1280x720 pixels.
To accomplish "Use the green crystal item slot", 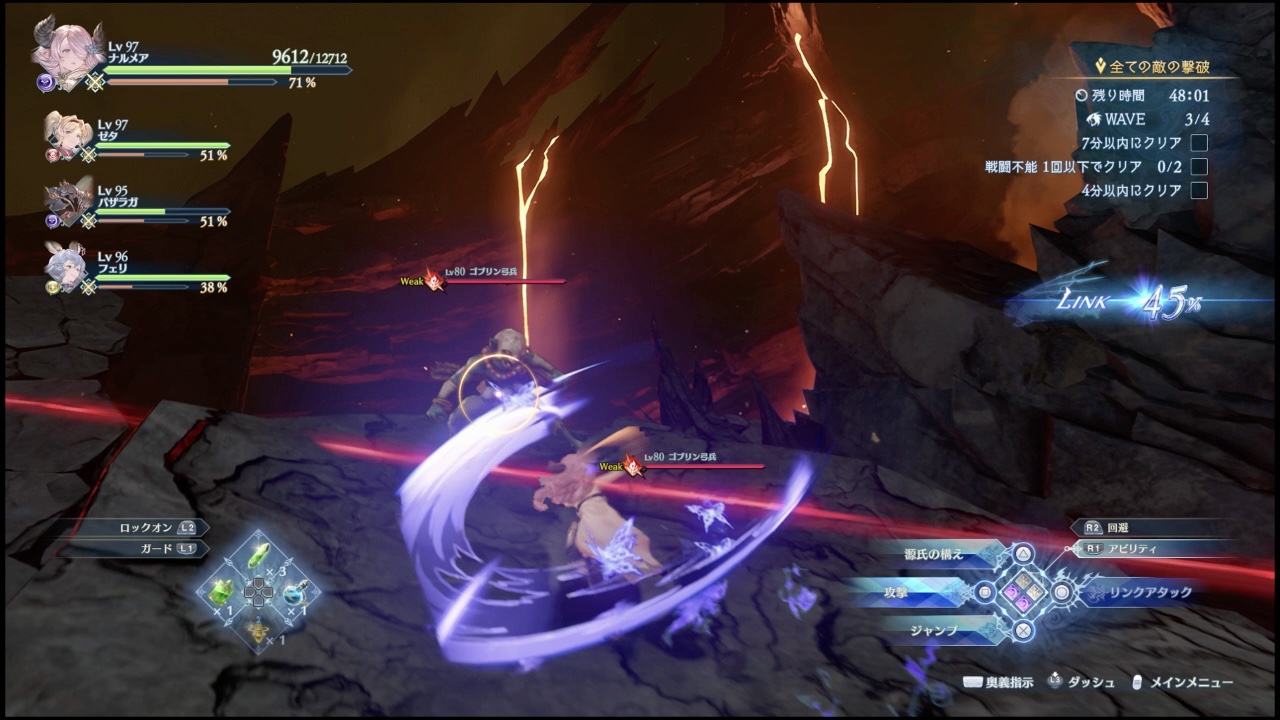I will (258, 554).
